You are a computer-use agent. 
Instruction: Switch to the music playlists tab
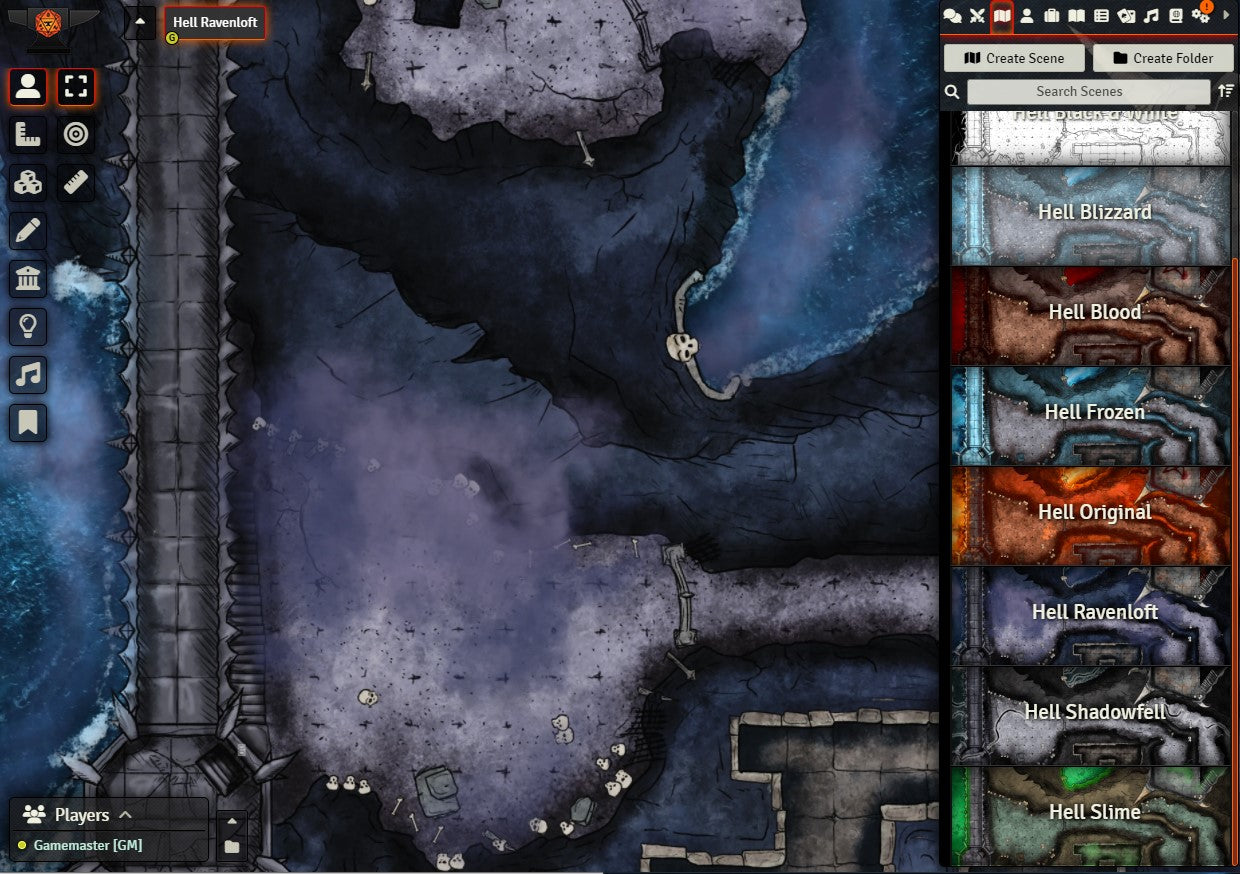coord(1151,16)
